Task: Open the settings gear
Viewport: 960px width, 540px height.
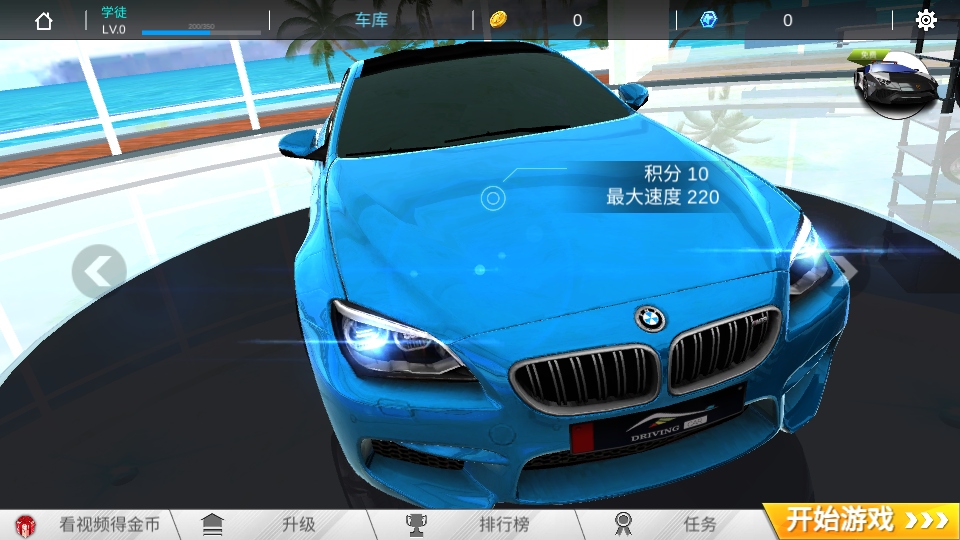Action: point(926,20)
